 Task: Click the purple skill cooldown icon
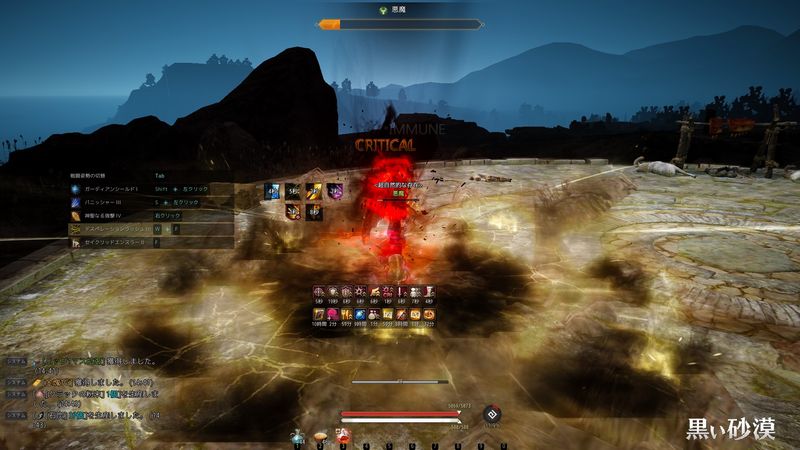pos(336,190)
